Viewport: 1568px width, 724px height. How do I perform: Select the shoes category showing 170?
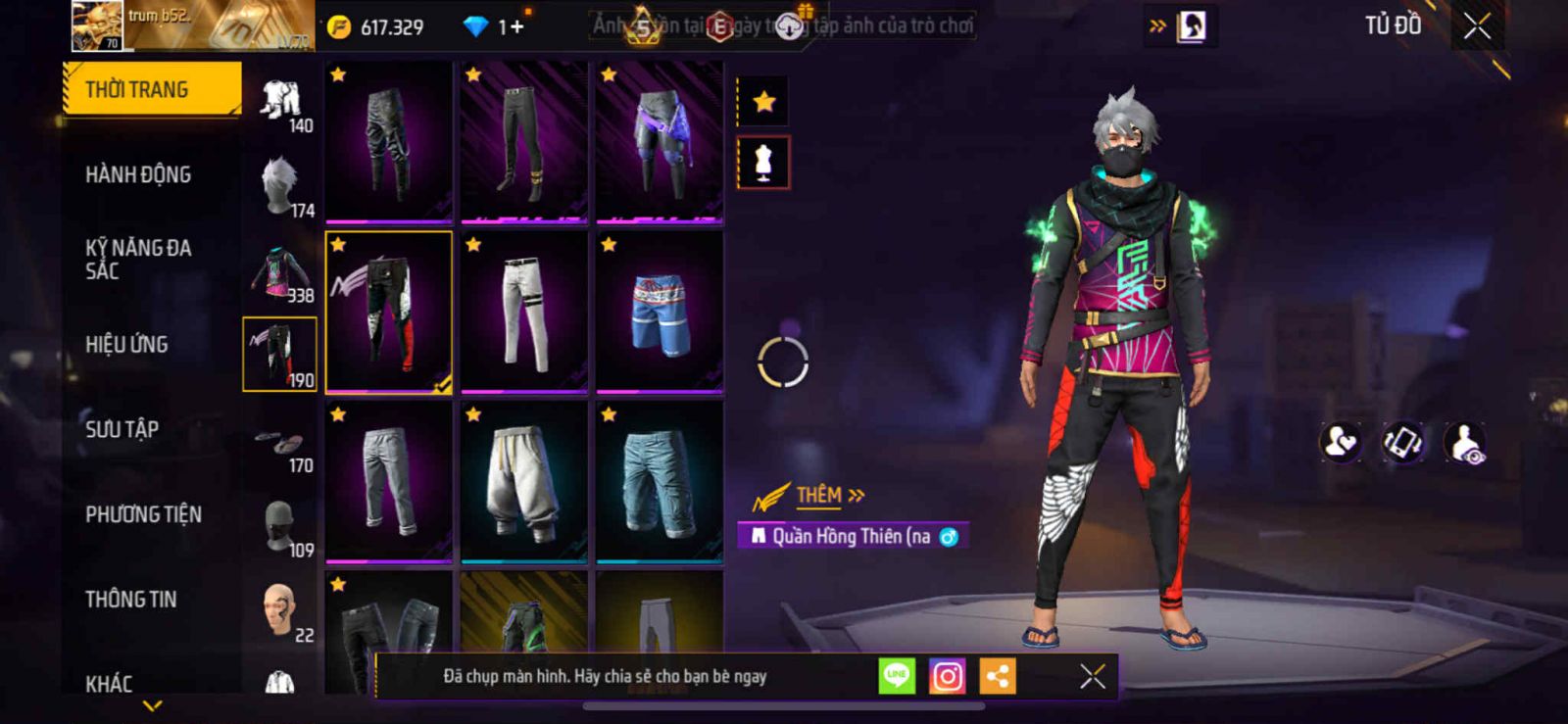[x=281, y=449]
